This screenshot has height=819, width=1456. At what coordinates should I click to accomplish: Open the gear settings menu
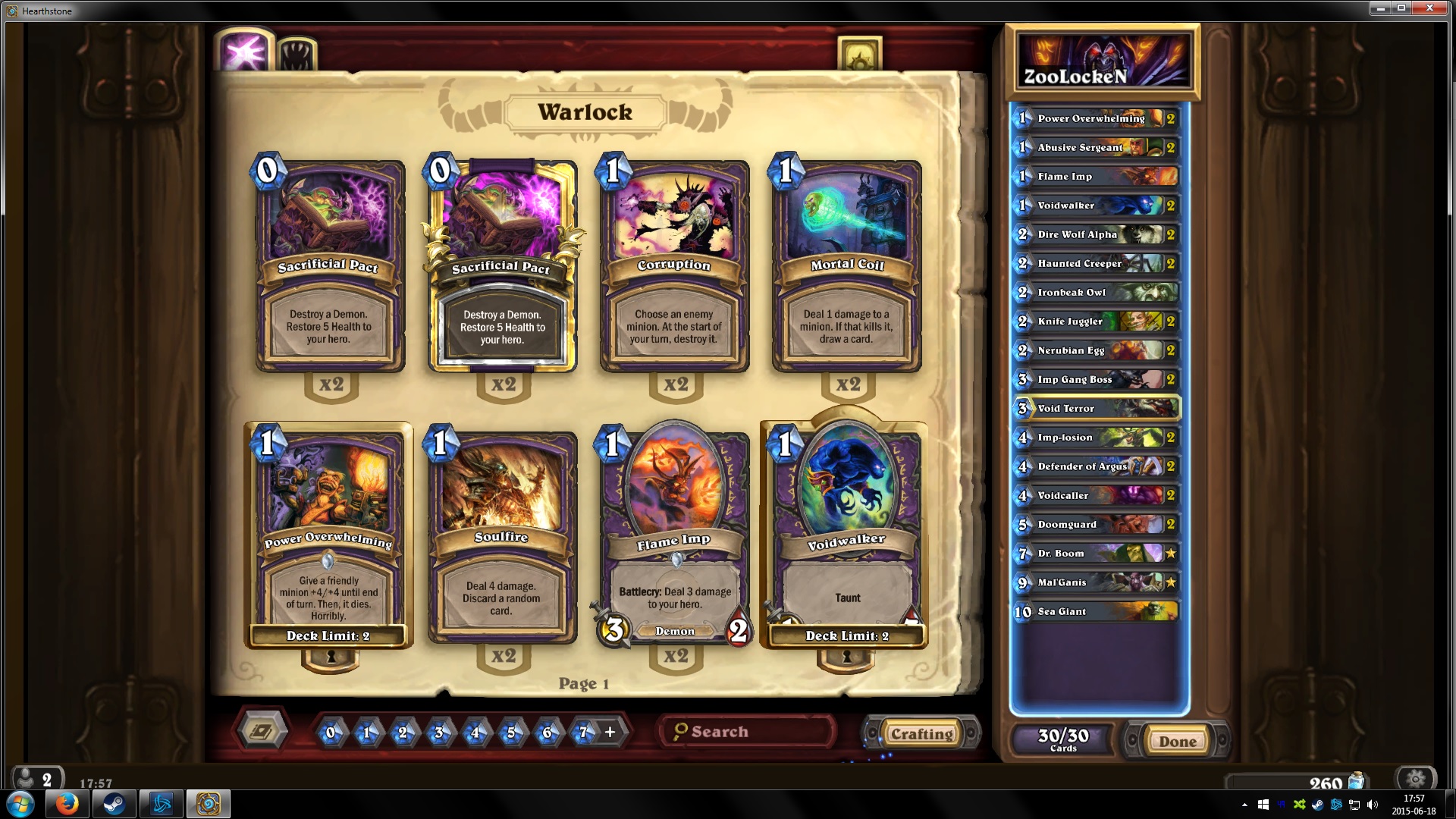tap(1415, 778)
